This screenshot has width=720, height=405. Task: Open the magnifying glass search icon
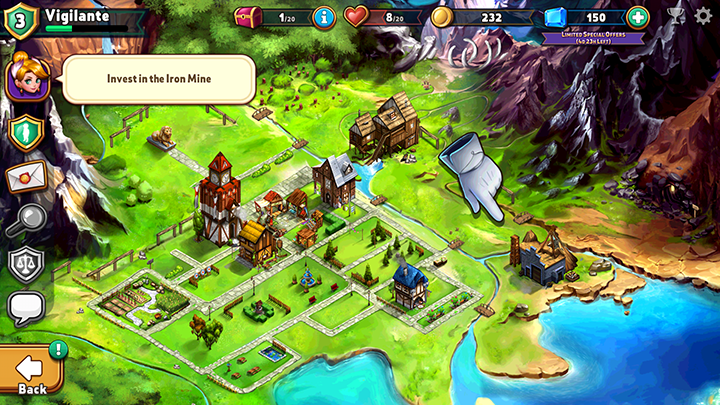click(27, 221)
